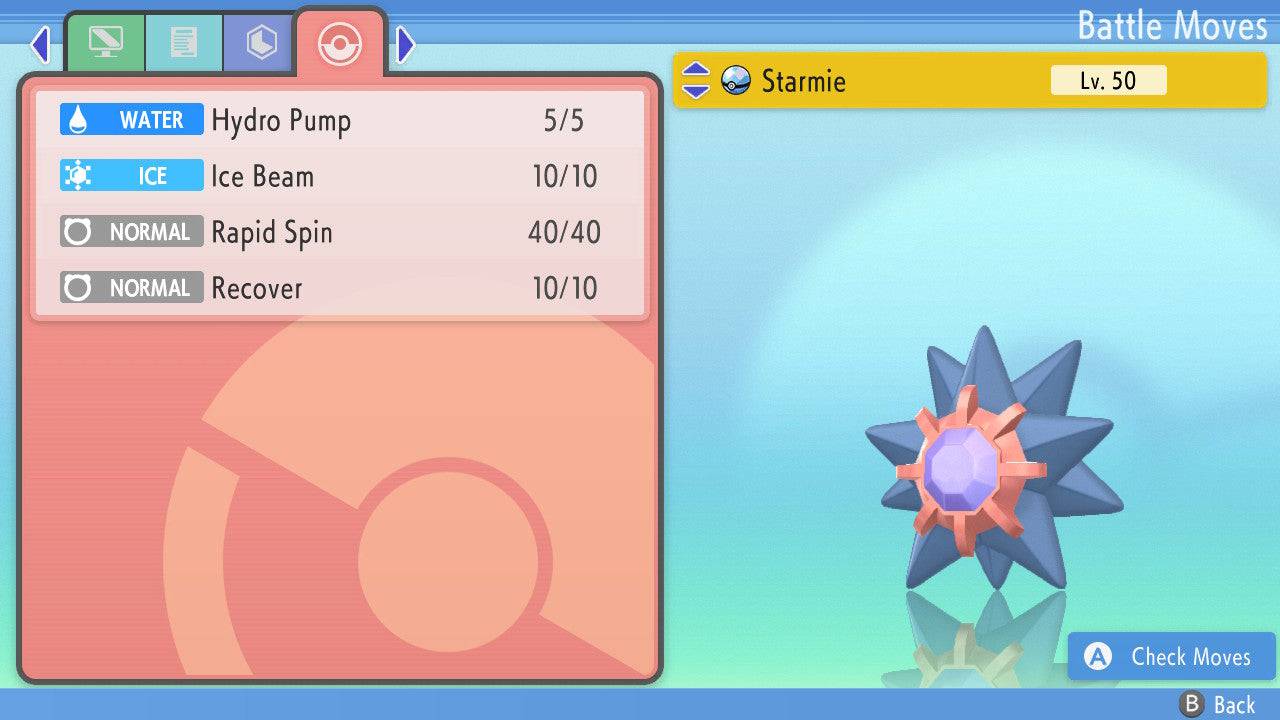Select the Hydro Pump move
Viewport: 1280px width, 720px height.
[x=340, y=121]
